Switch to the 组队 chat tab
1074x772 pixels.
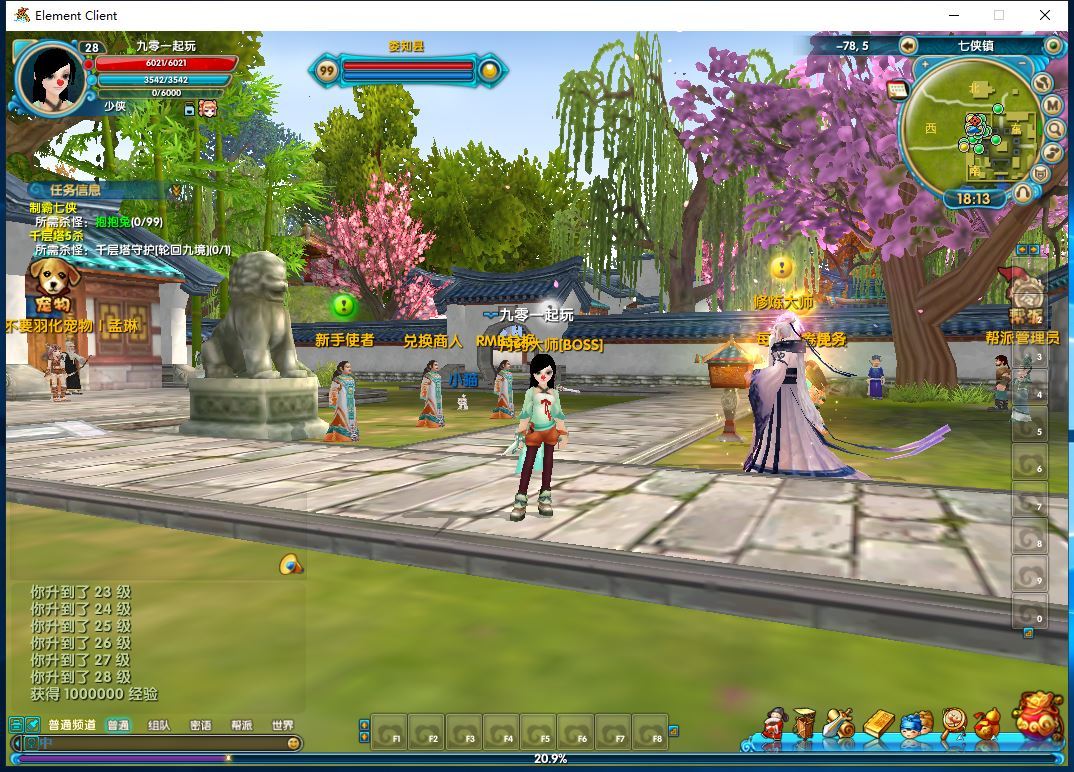coord(159,725)
